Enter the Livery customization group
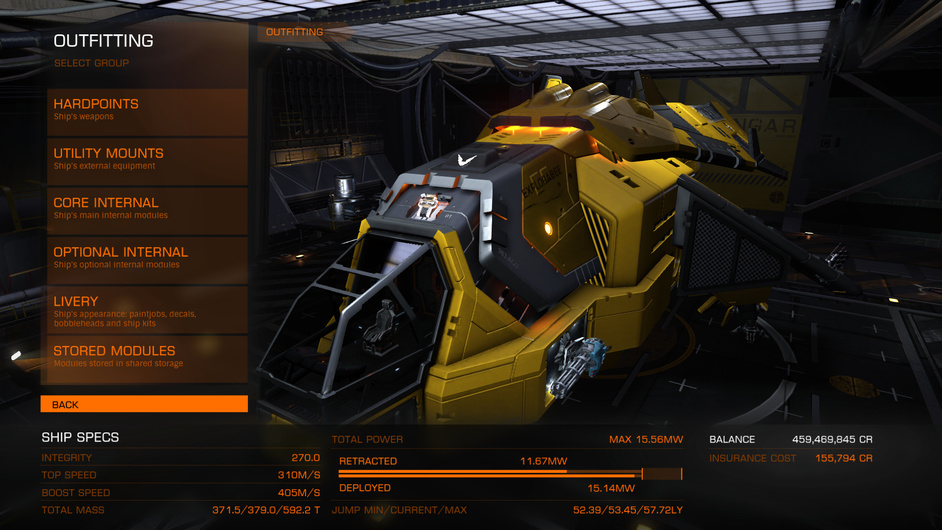Screen dimensions: 942x530 point(144,308)
